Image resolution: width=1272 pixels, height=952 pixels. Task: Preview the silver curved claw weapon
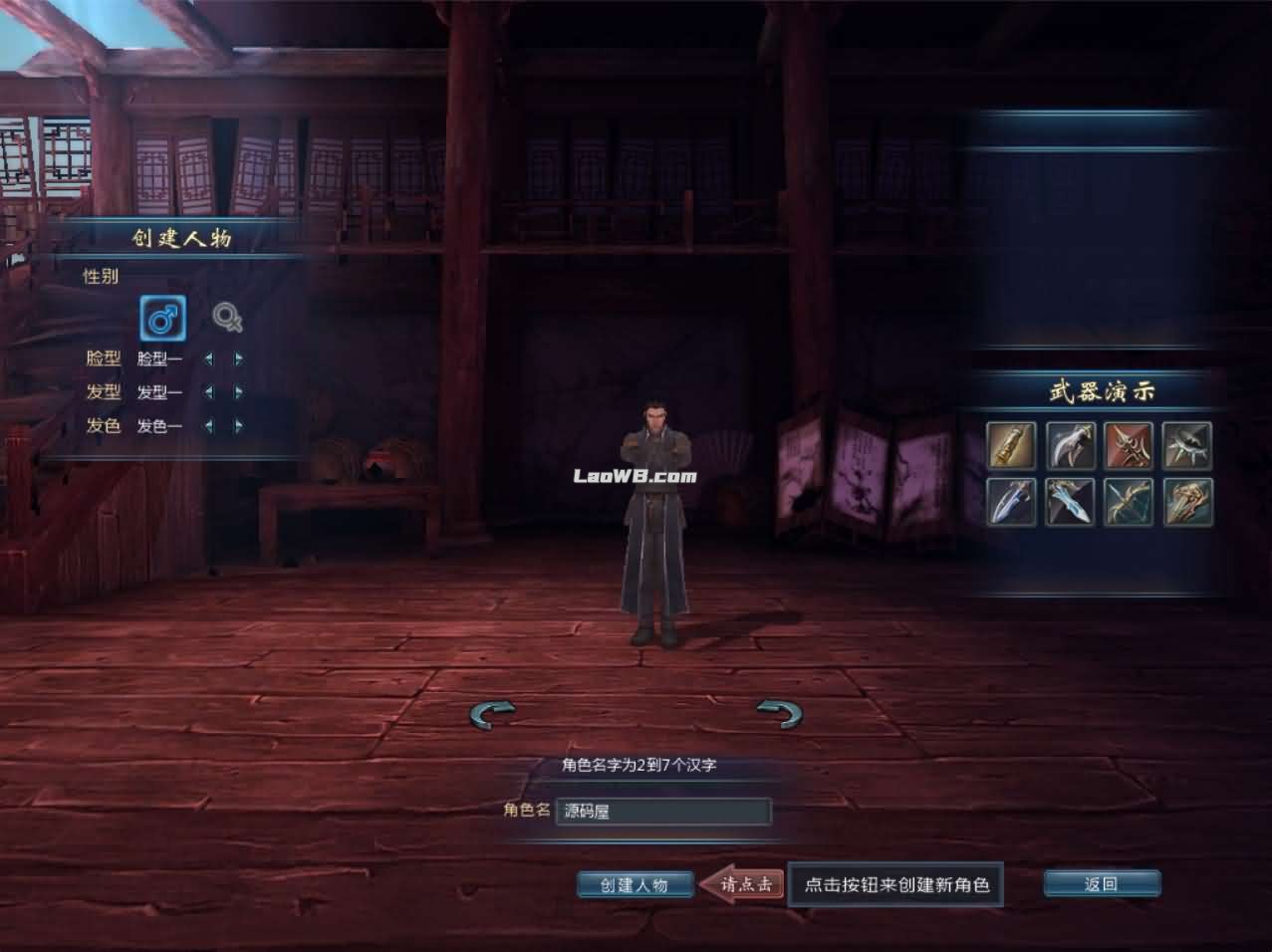point(1070,444)
